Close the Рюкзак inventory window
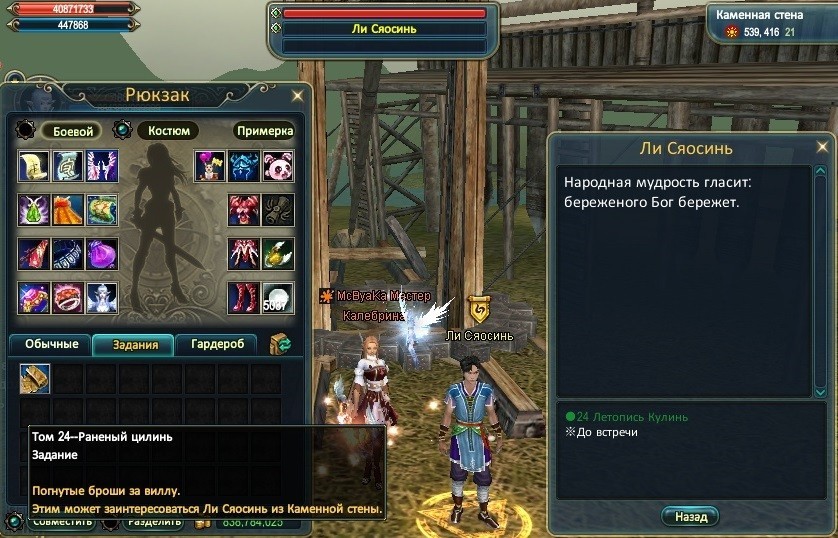The height and width of the screenshot is (538, 838). 297,96
